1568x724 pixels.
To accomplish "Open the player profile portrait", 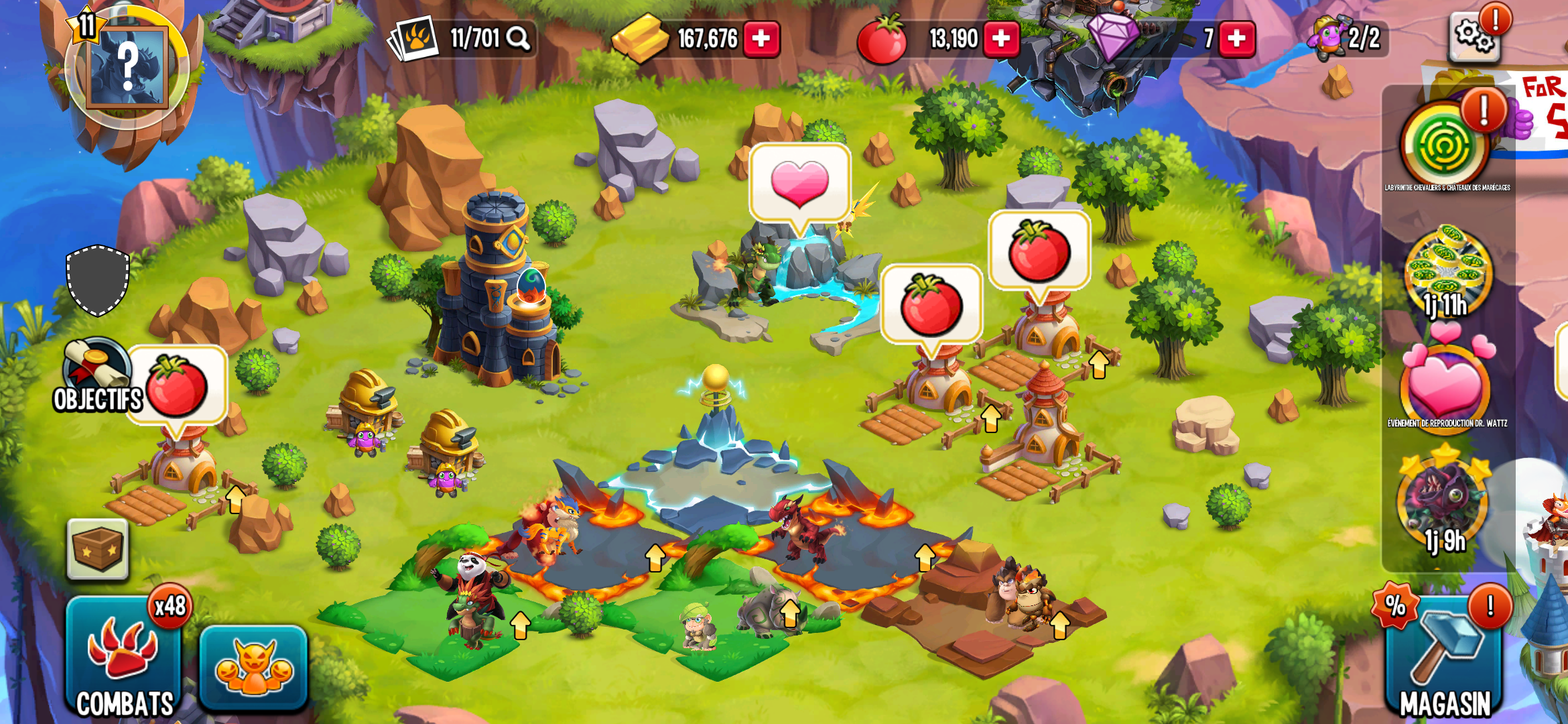I will [x=126, y=67].
